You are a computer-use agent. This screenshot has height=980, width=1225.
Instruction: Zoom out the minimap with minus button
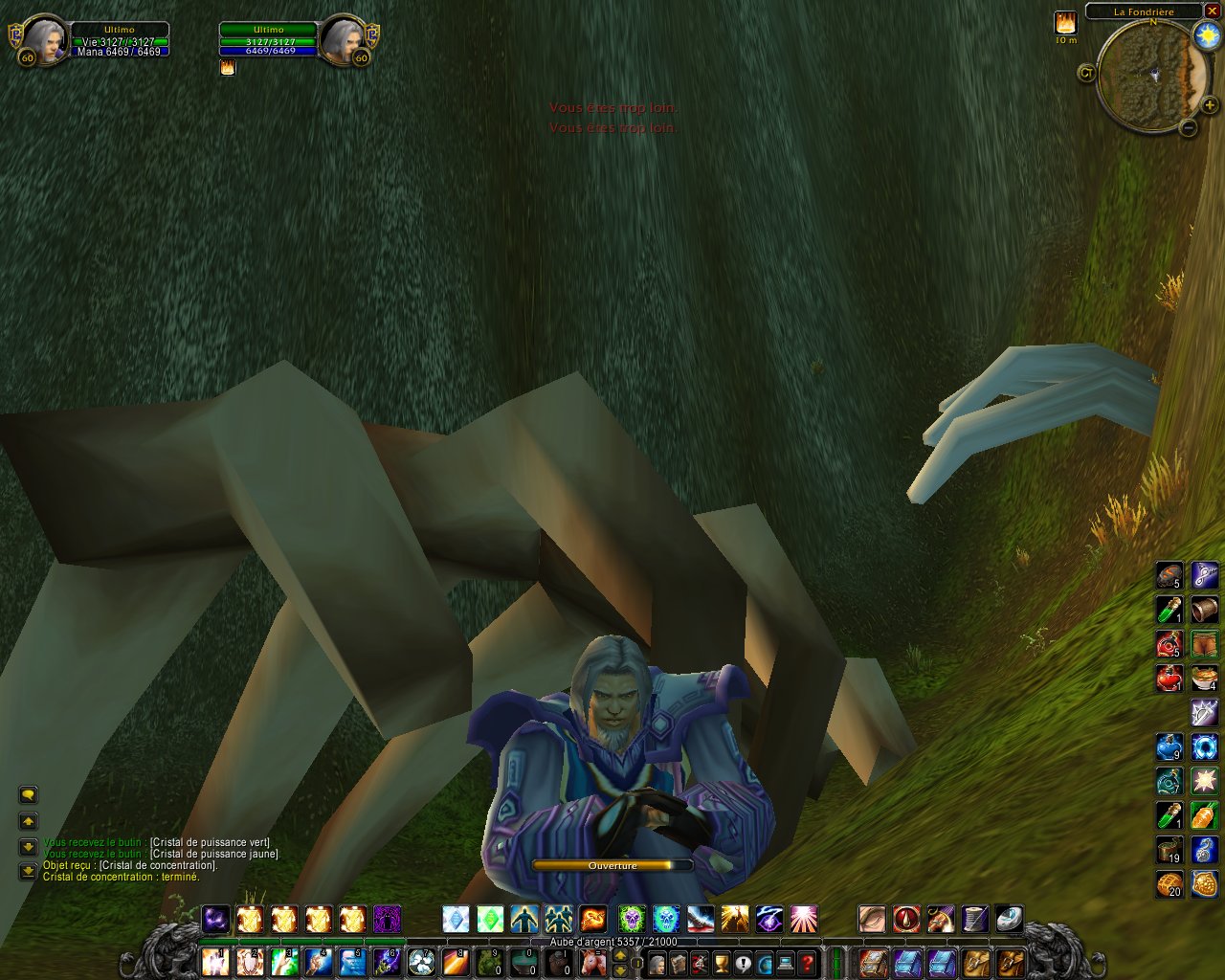pyautogui.click(x=1188, y=127)
